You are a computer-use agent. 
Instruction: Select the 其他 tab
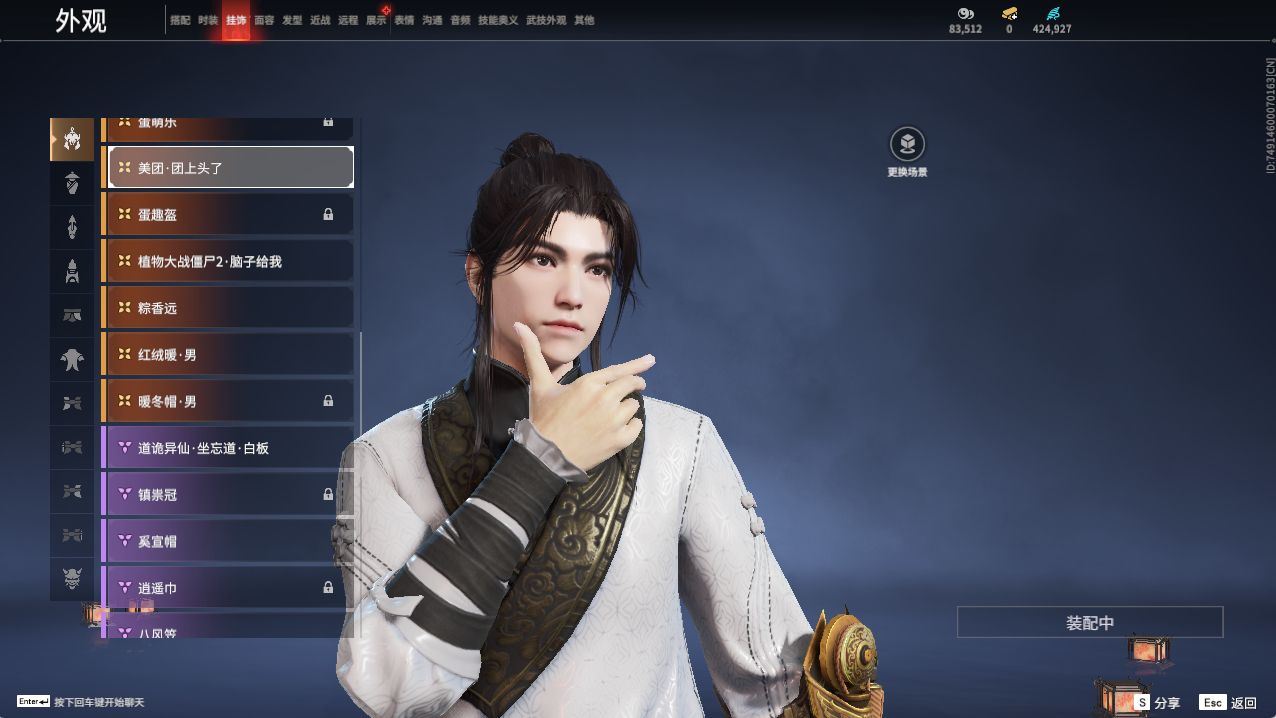pos(584,20)
